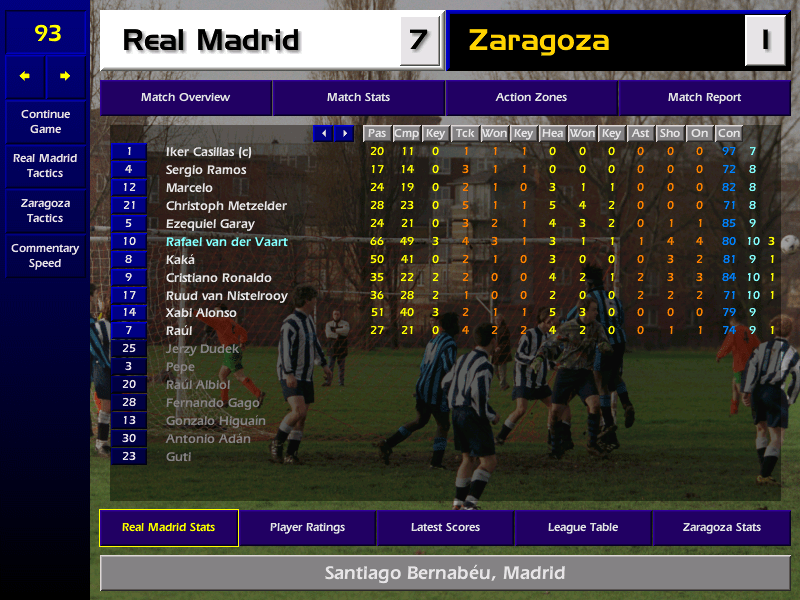Show the Match Stats tab
800x600 pixels.
(358, 98)
